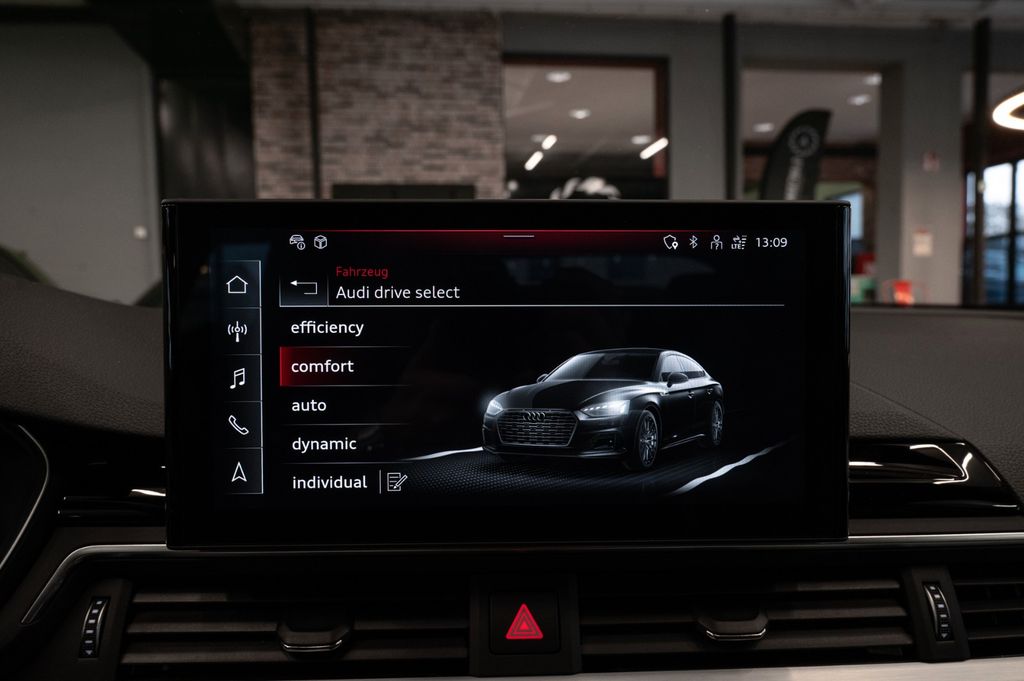The width and height of the screenshot is (1024, 681).
Task: Open the music note media icon
Action: click(237, 378)
